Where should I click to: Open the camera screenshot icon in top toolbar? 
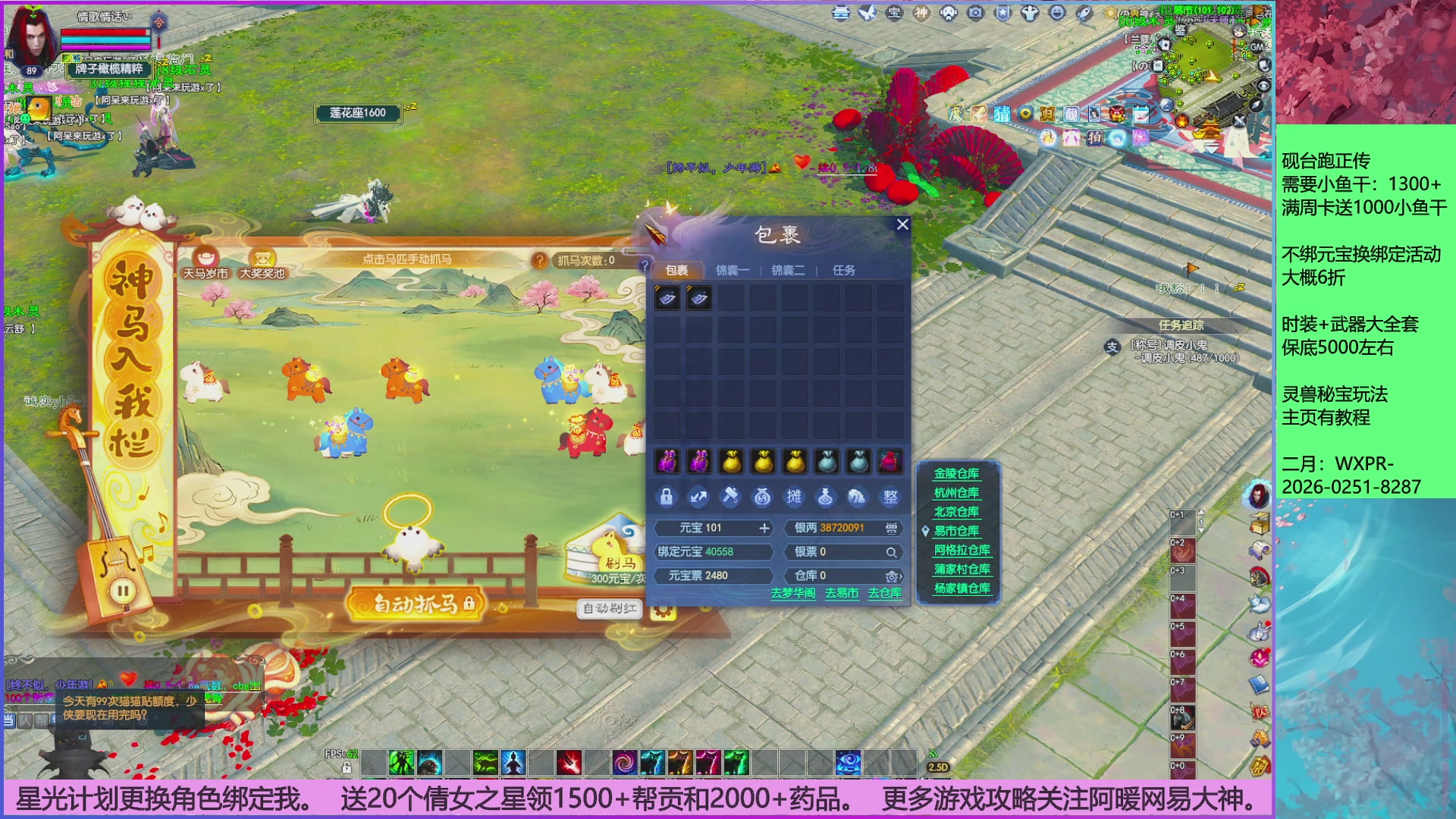(975, 11)
